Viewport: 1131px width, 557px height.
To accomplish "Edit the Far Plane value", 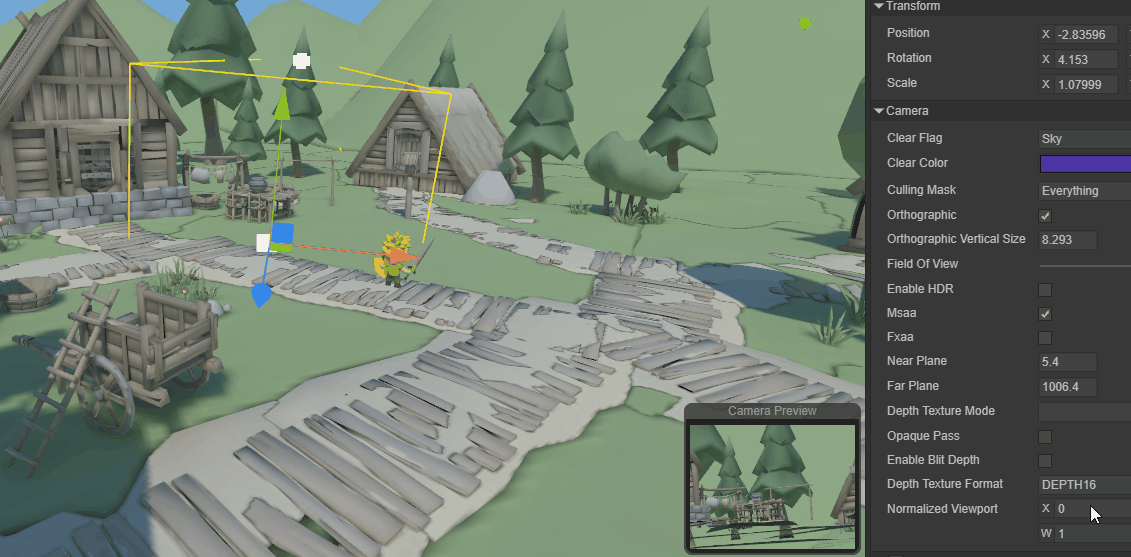I will click(x=1067, y=387).
